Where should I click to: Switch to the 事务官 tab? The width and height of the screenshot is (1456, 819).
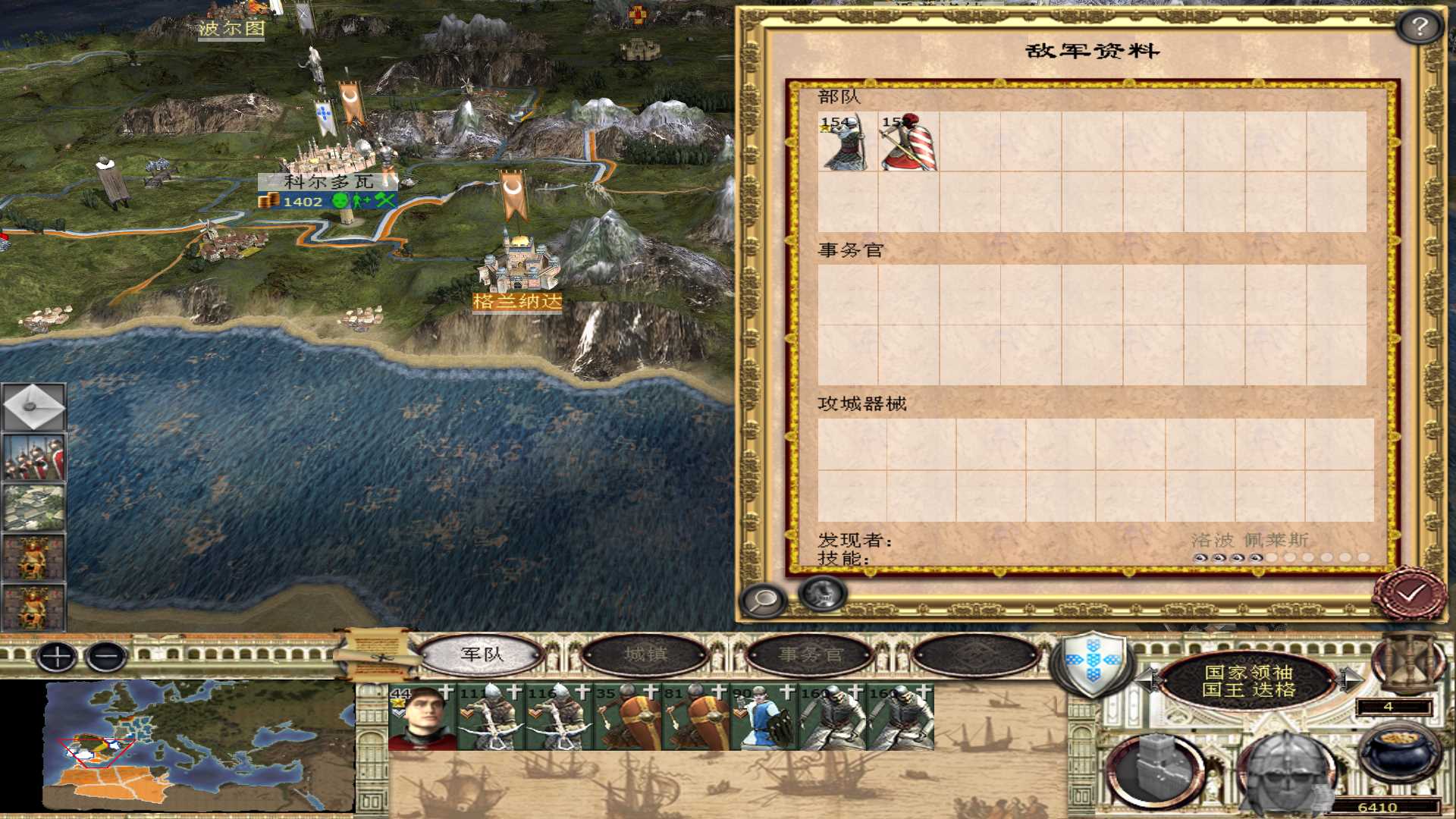(811, 654)
